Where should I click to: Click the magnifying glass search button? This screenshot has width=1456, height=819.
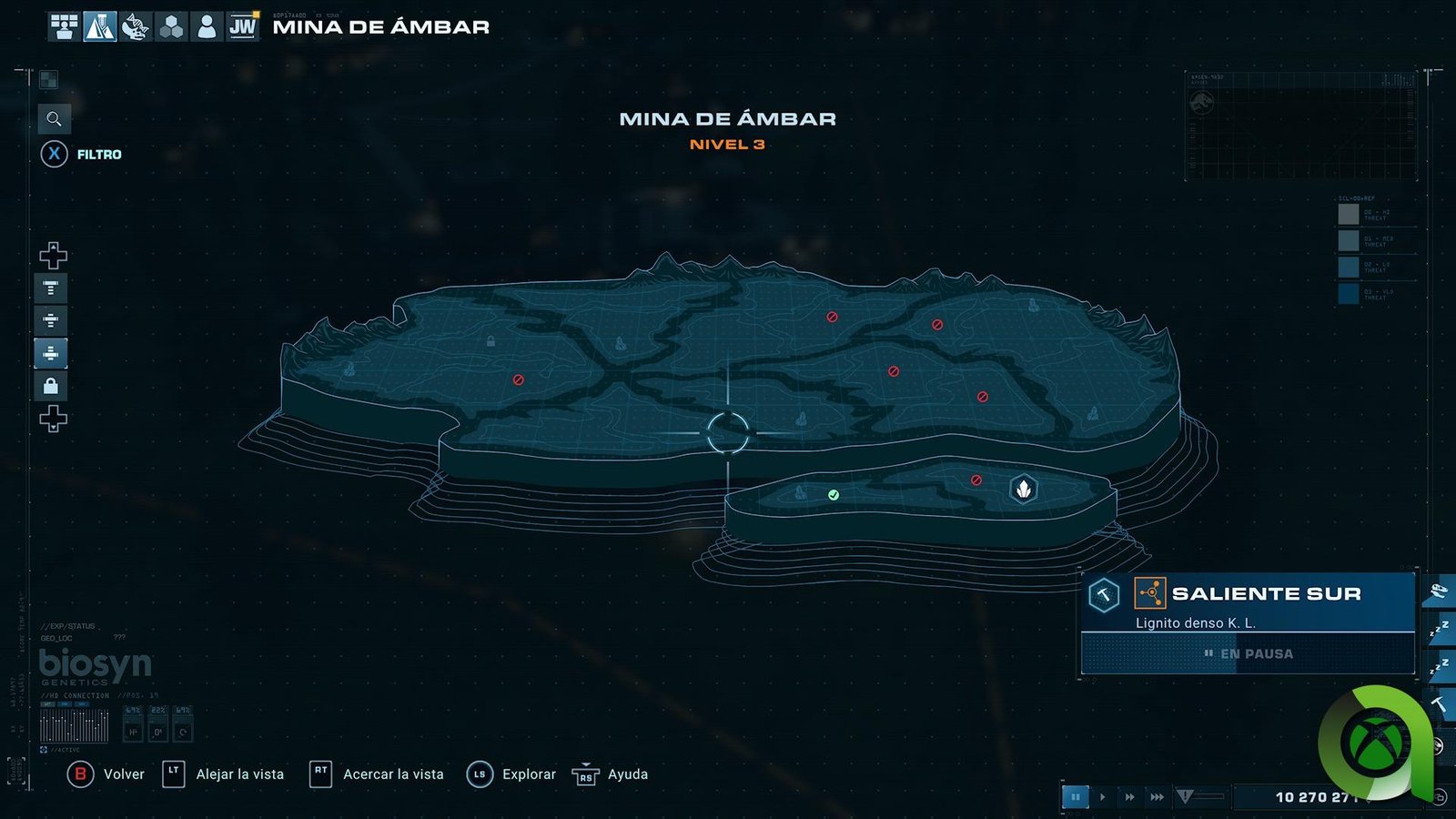(54, 119)
